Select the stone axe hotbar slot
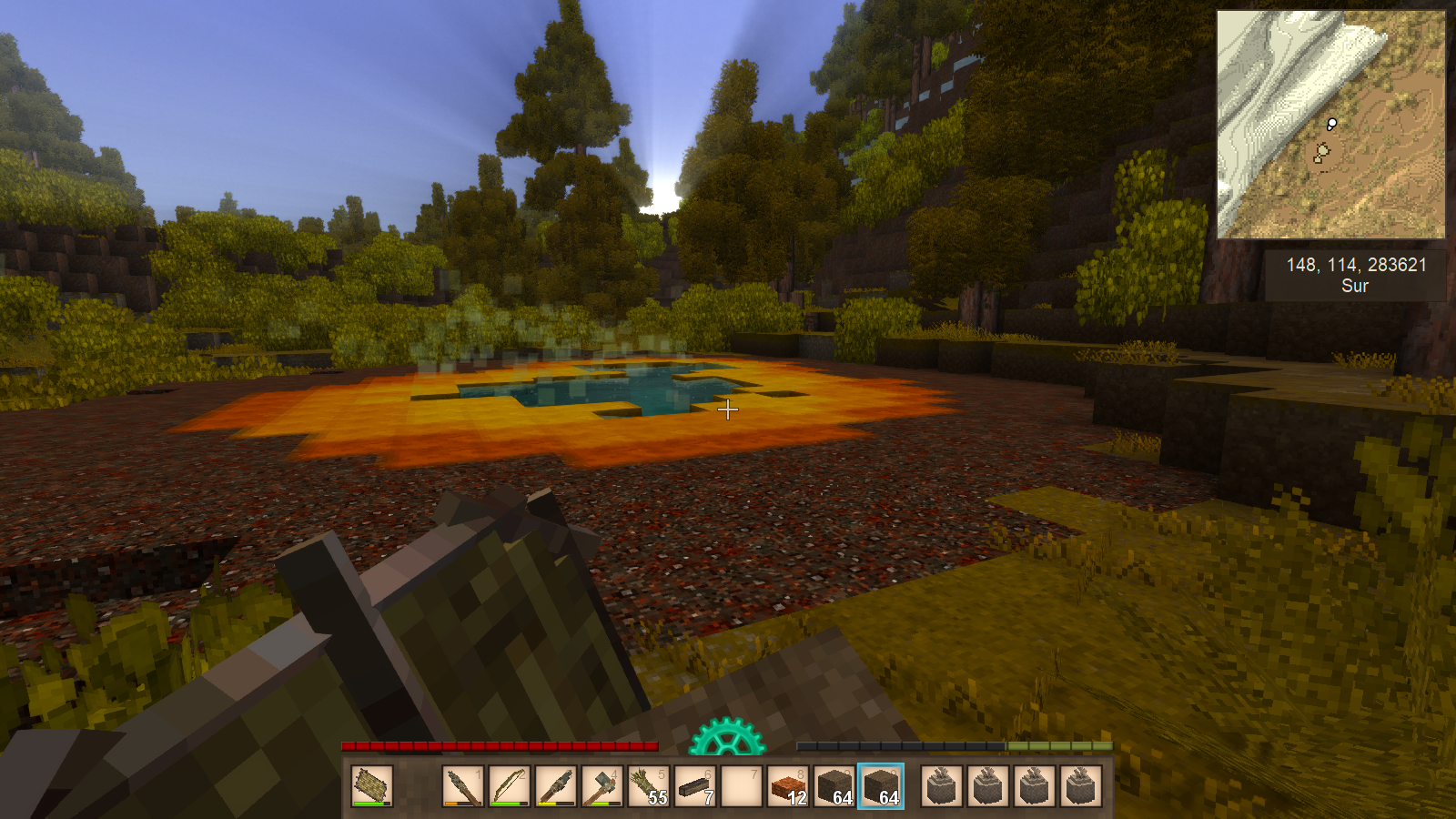Viewport: 1456px width, 819px height. coord(602,785)
